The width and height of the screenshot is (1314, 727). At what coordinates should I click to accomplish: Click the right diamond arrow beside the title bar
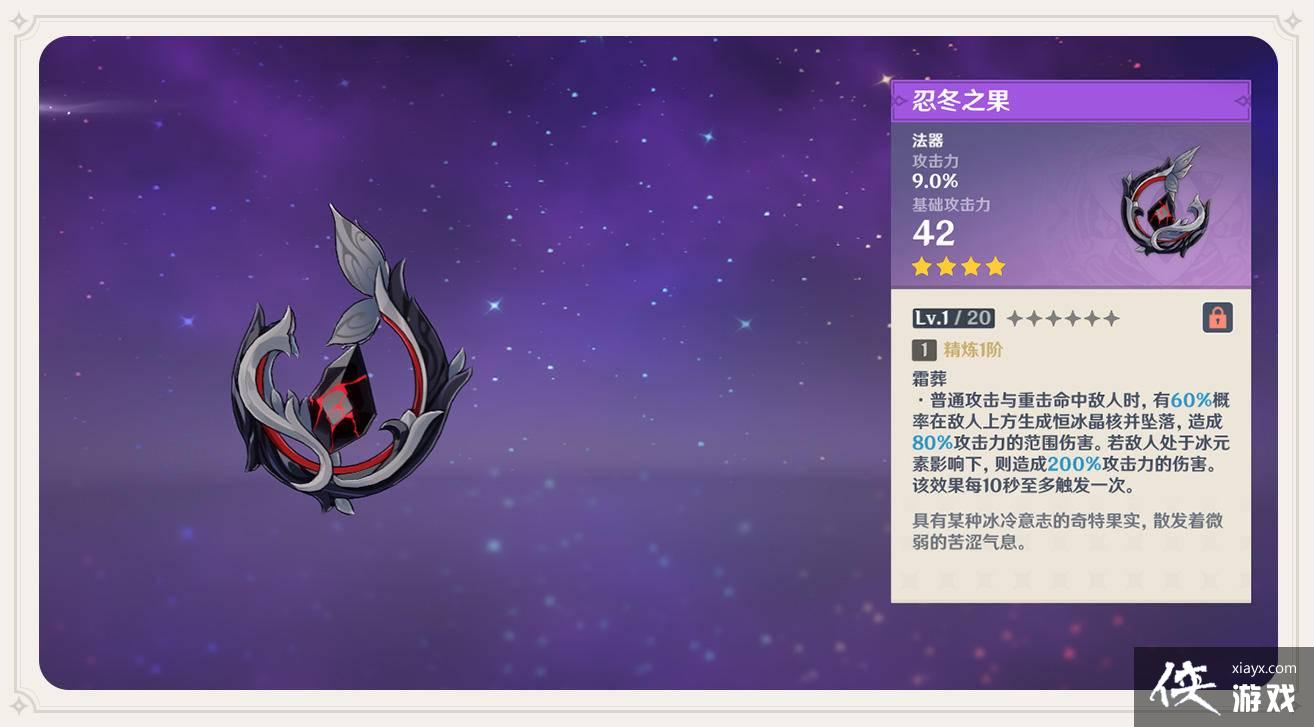point(1240,101)
